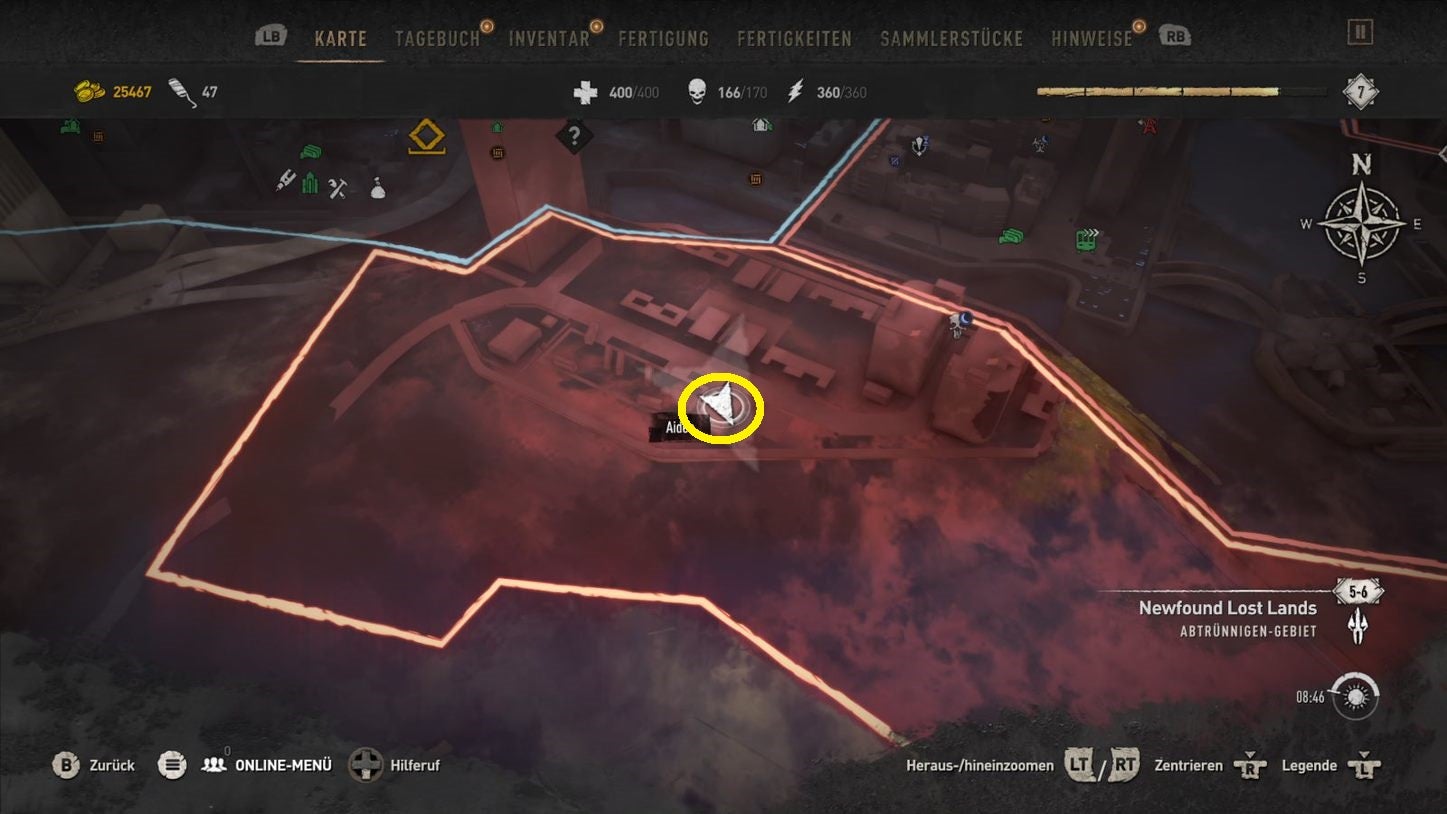
Task: Select the white bandit camp banner icon
Action: pos(918,145)
